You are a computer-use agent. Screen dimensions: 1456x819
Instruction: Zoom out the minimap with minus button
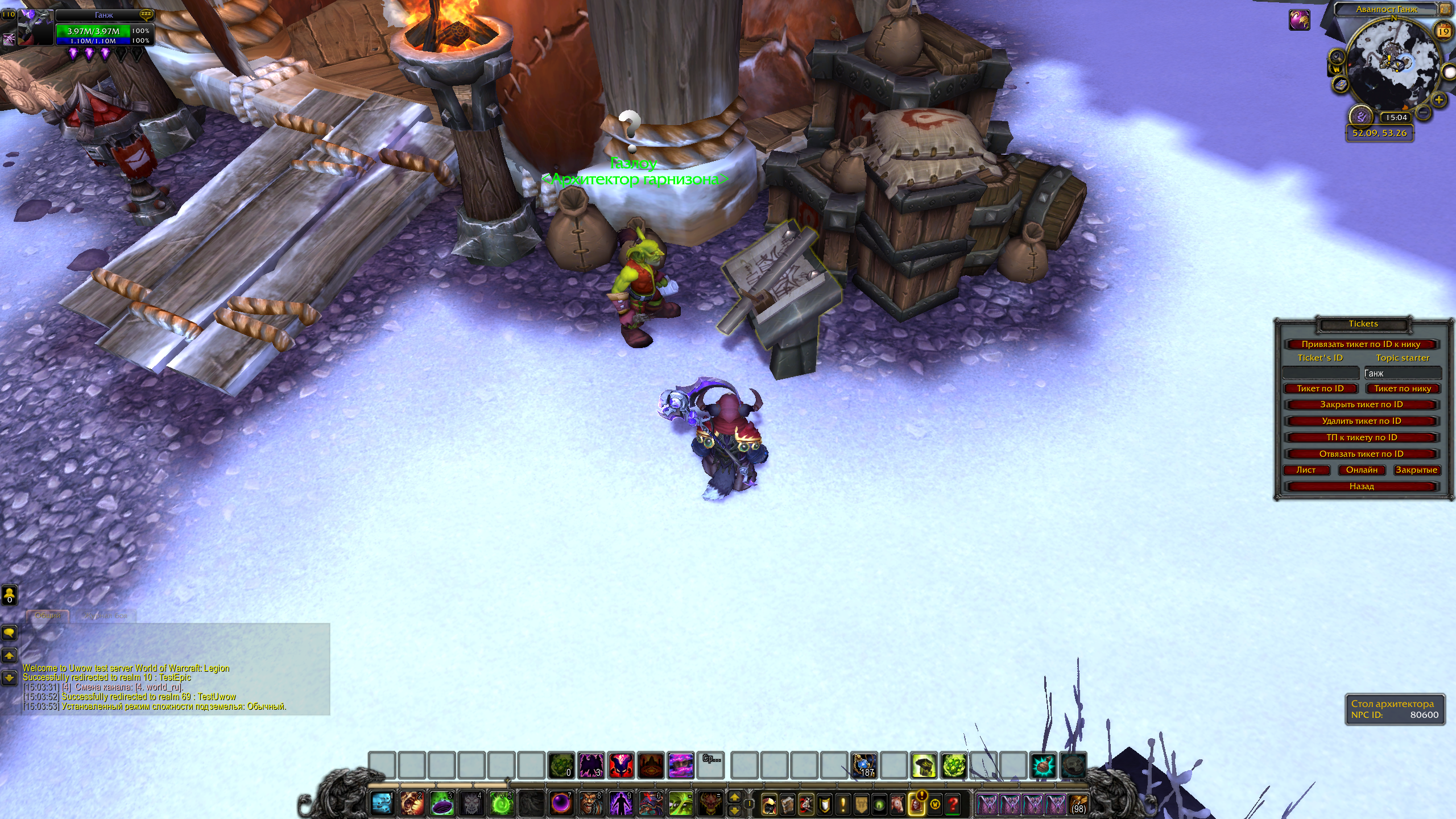point(1423,113)
